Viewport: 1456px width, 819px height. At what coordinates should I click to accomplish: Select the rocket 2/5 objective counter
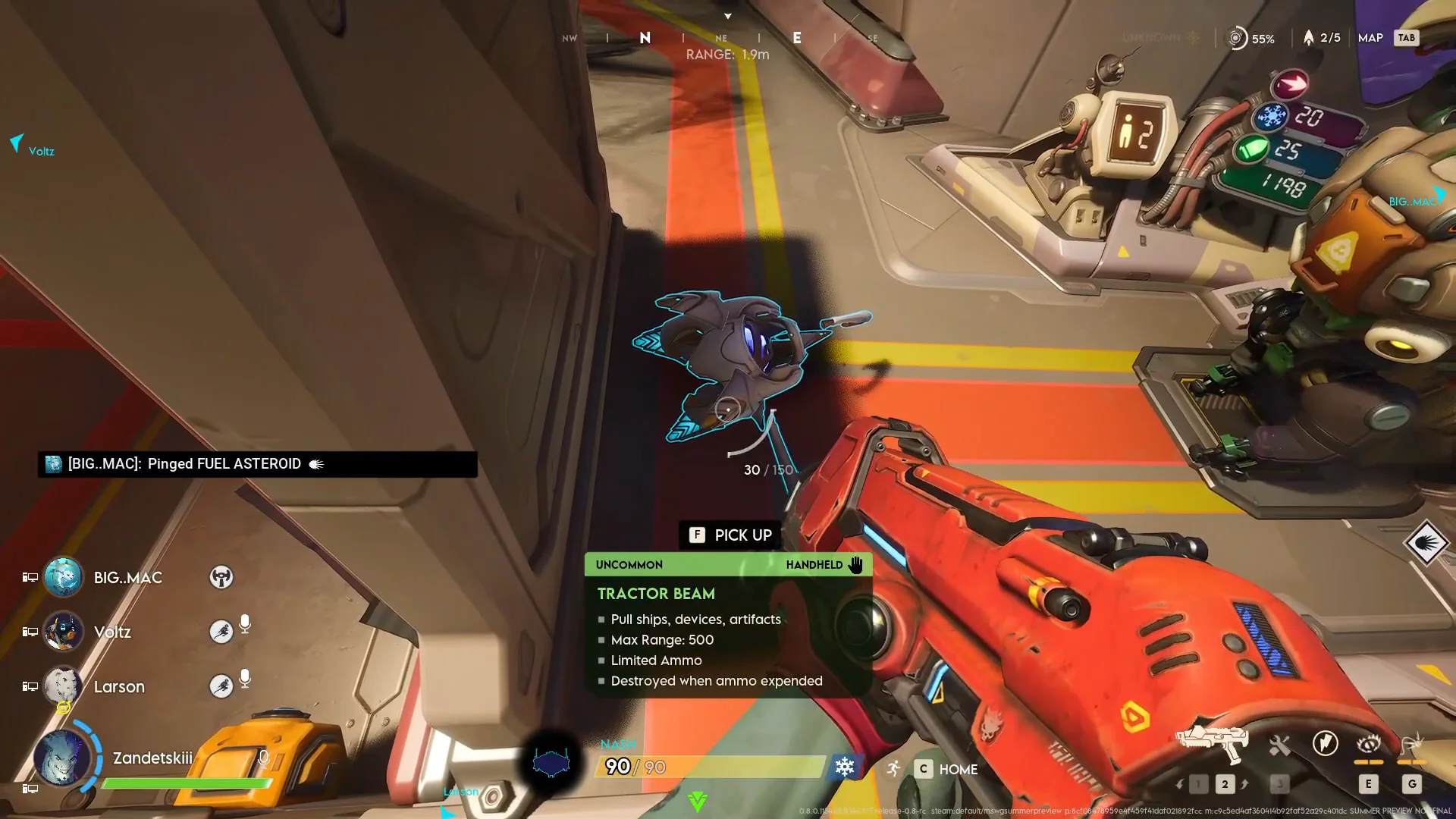tap(1321, 38)
